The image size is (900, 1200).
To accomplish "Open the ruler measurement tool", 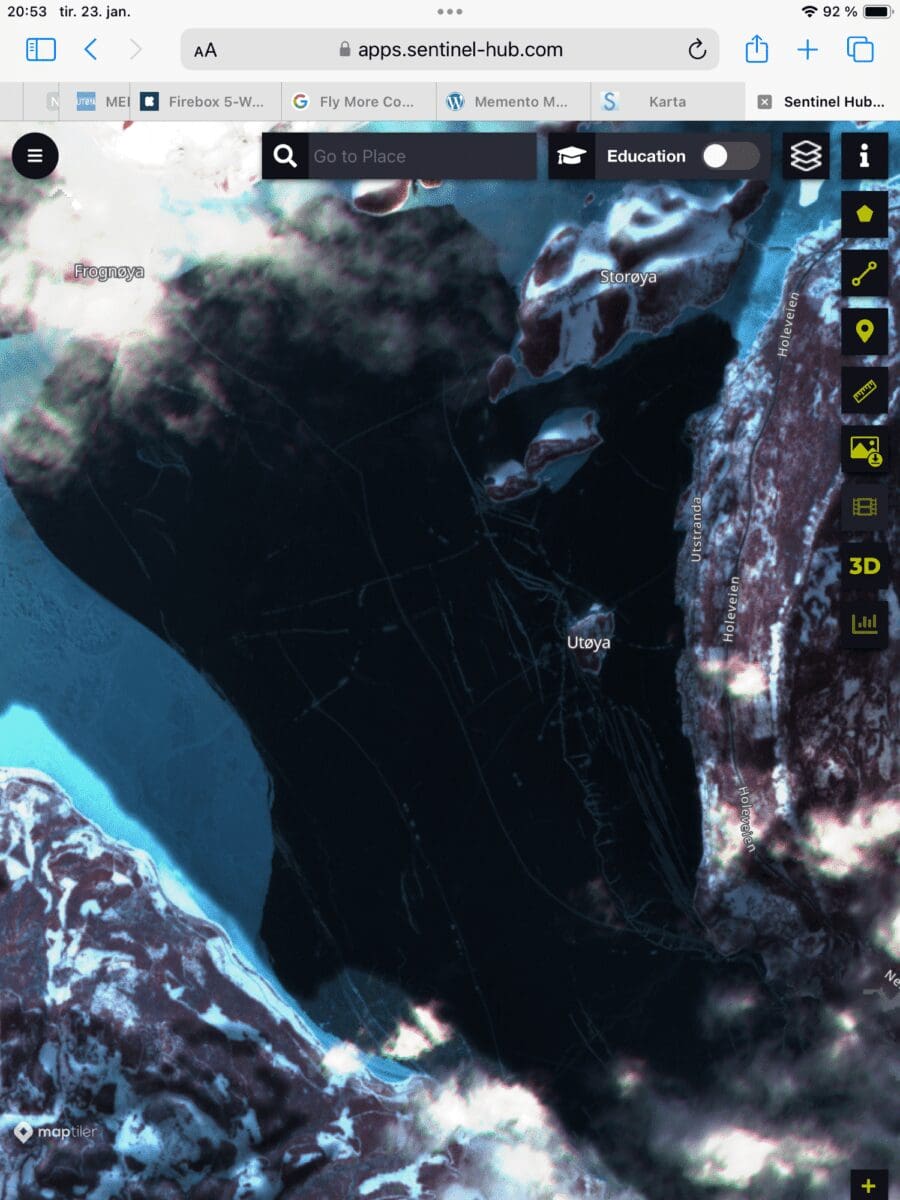I will click(x=864, y=390).
